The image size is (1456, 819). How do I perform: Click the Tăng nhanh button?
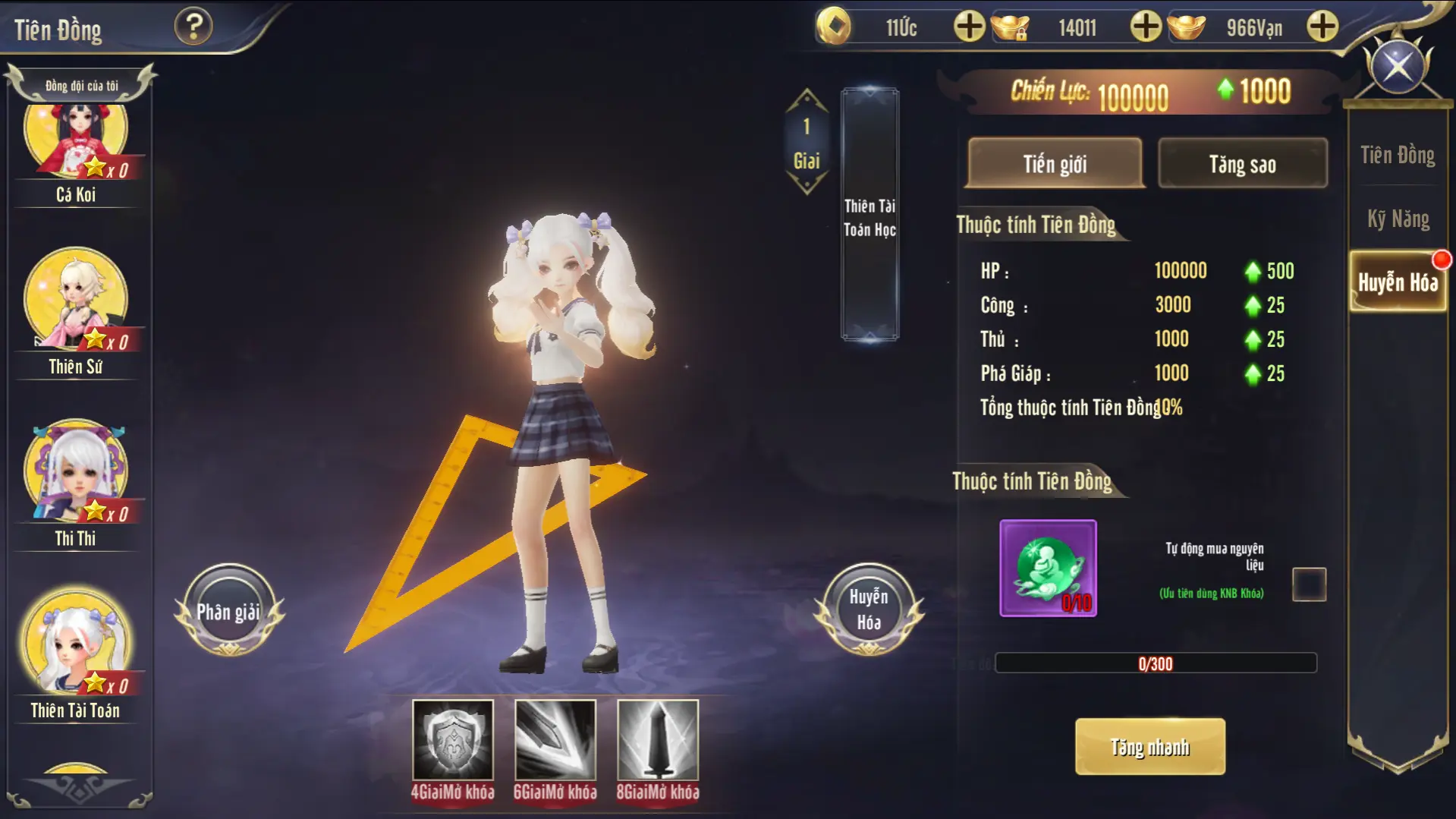pyautogui.click(x=1149, y=747)
